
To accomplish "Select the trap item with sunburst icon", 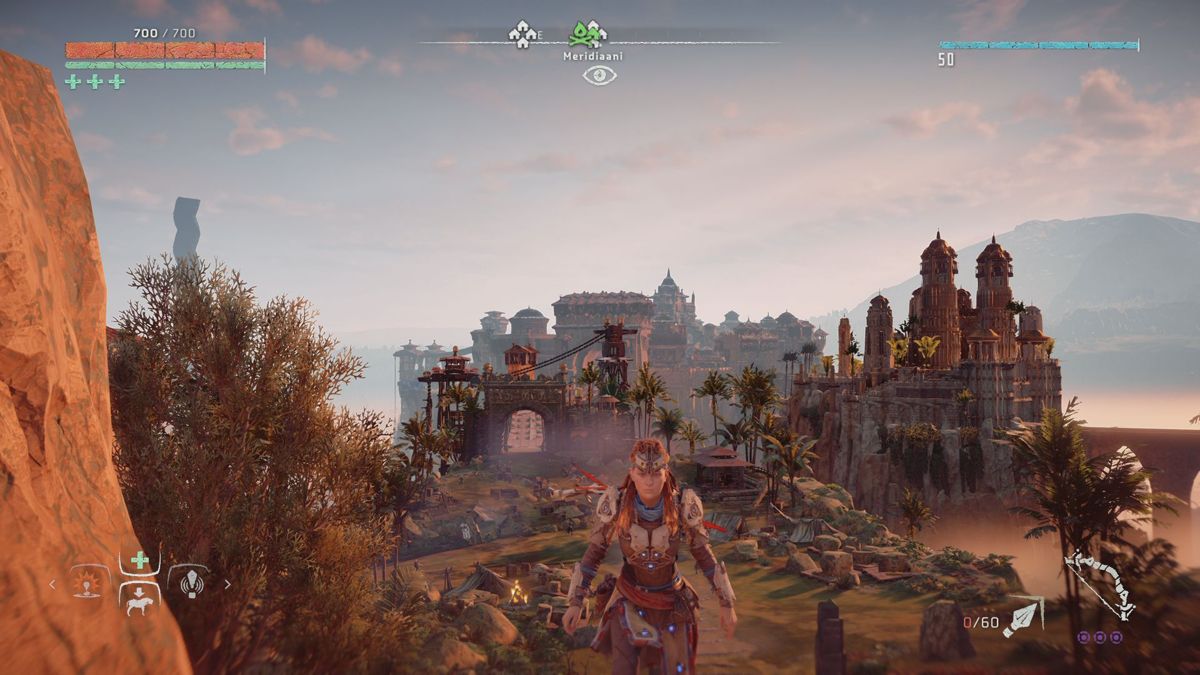I will [90, 582].
